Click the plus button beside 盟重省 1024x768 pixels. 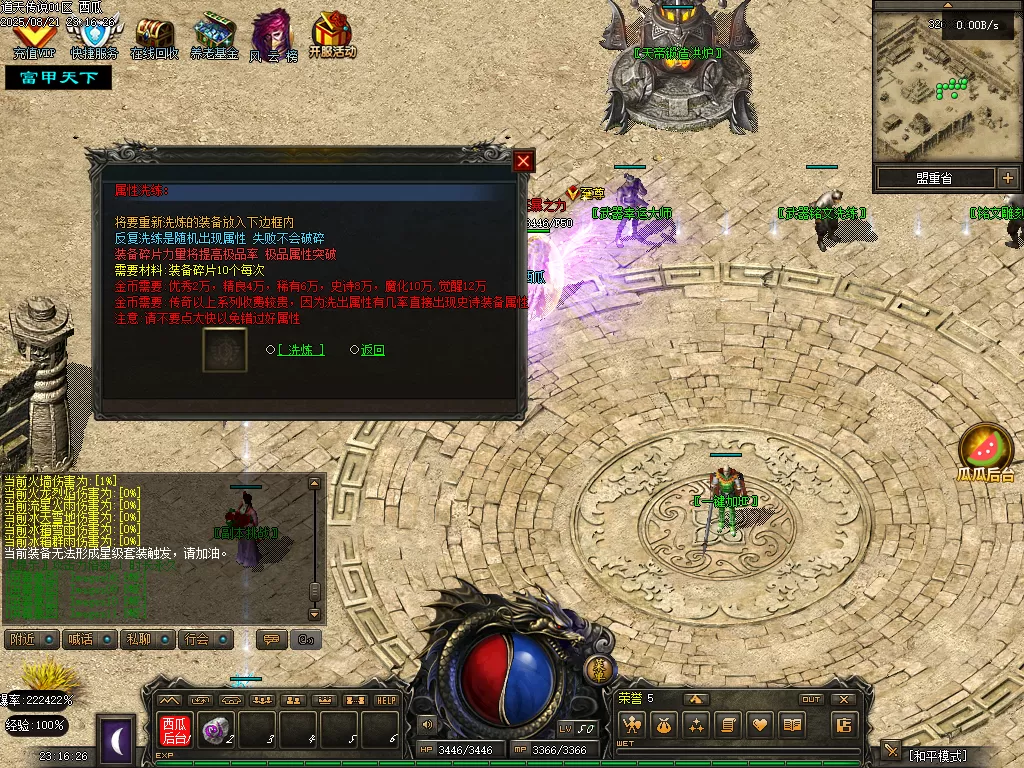pos(1007,178)
